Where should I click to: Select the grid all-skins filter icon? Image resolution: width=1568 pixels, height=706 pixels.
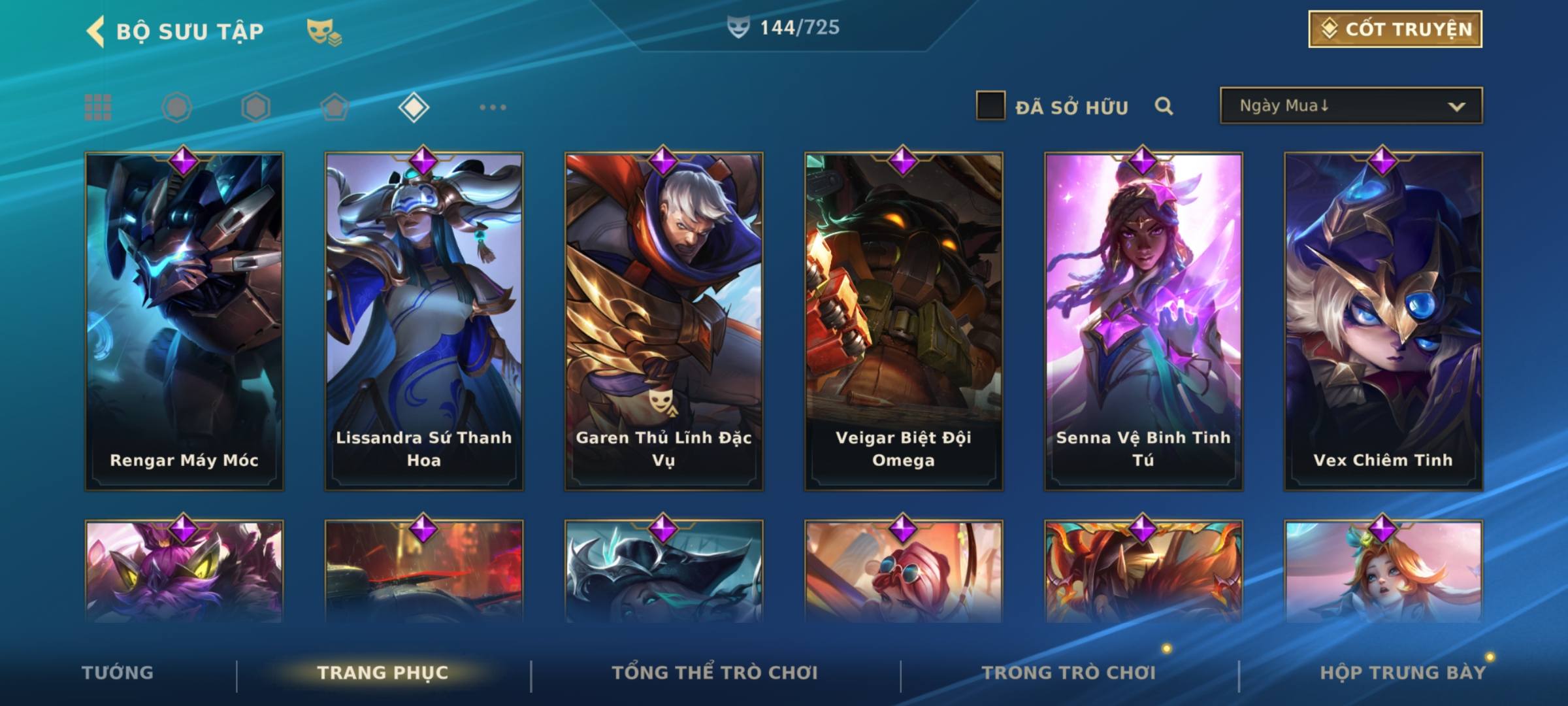point(98,107)
